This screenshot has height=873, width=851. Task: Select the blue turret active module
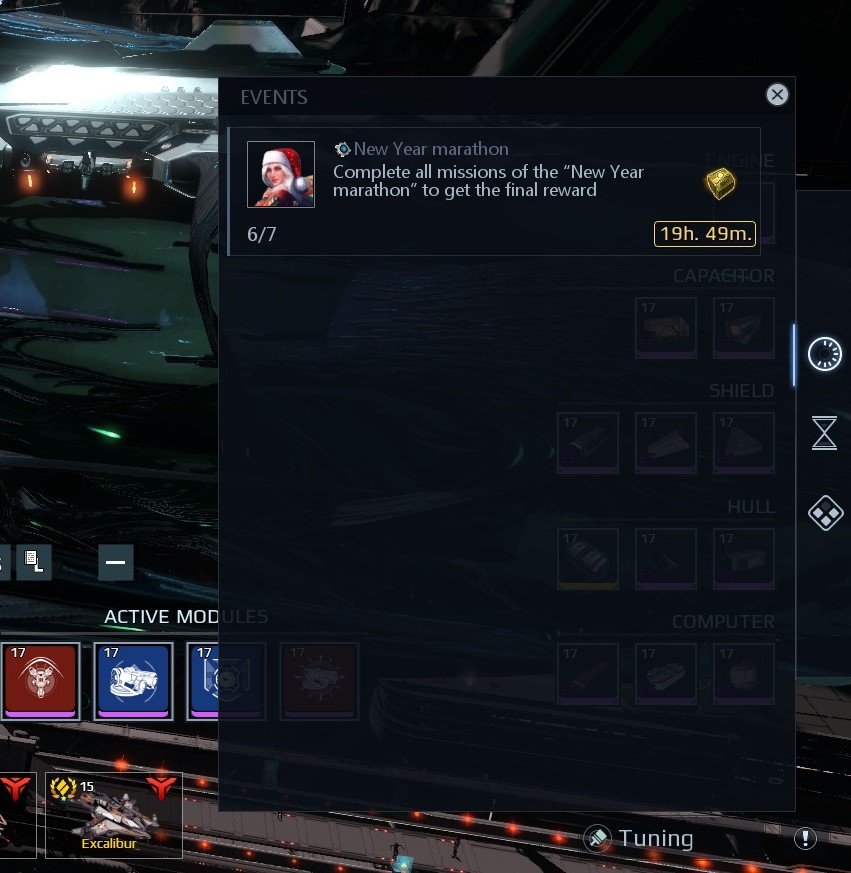[x=134, y=680]
